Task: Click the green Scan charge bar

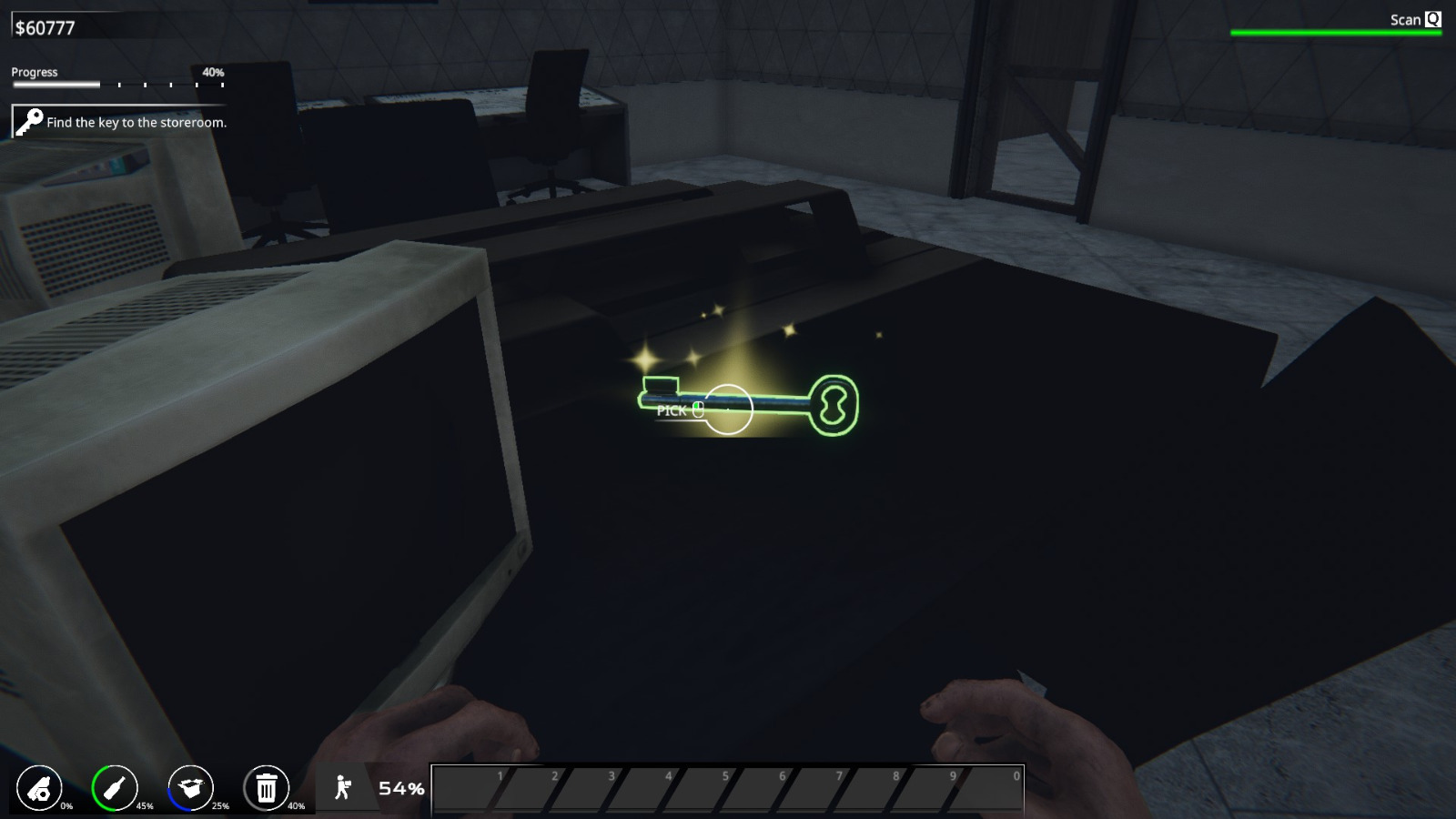Action: coord(1336,31)
